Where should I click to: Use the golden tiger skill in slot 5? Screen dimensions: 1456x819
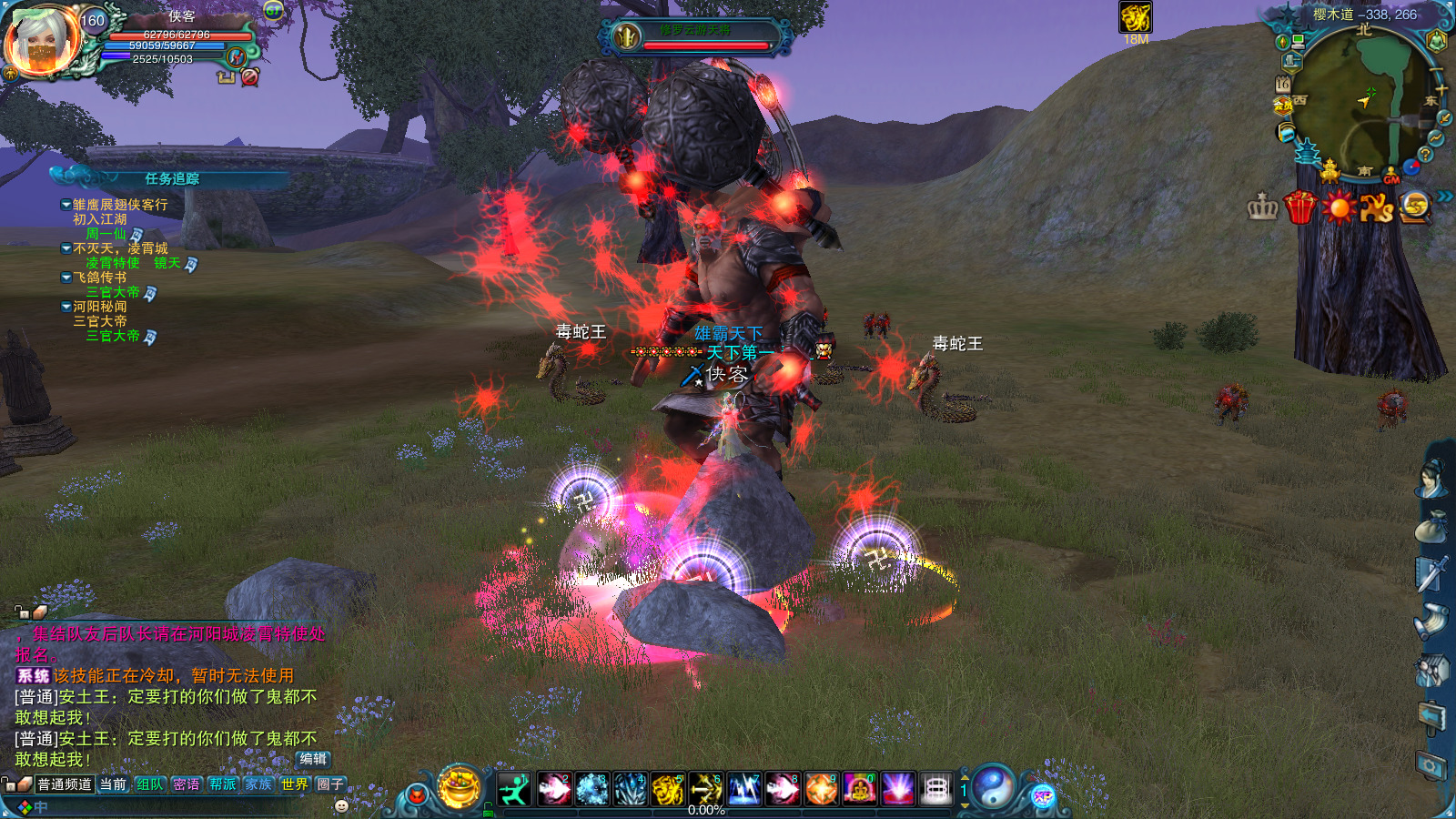(668, 788)
